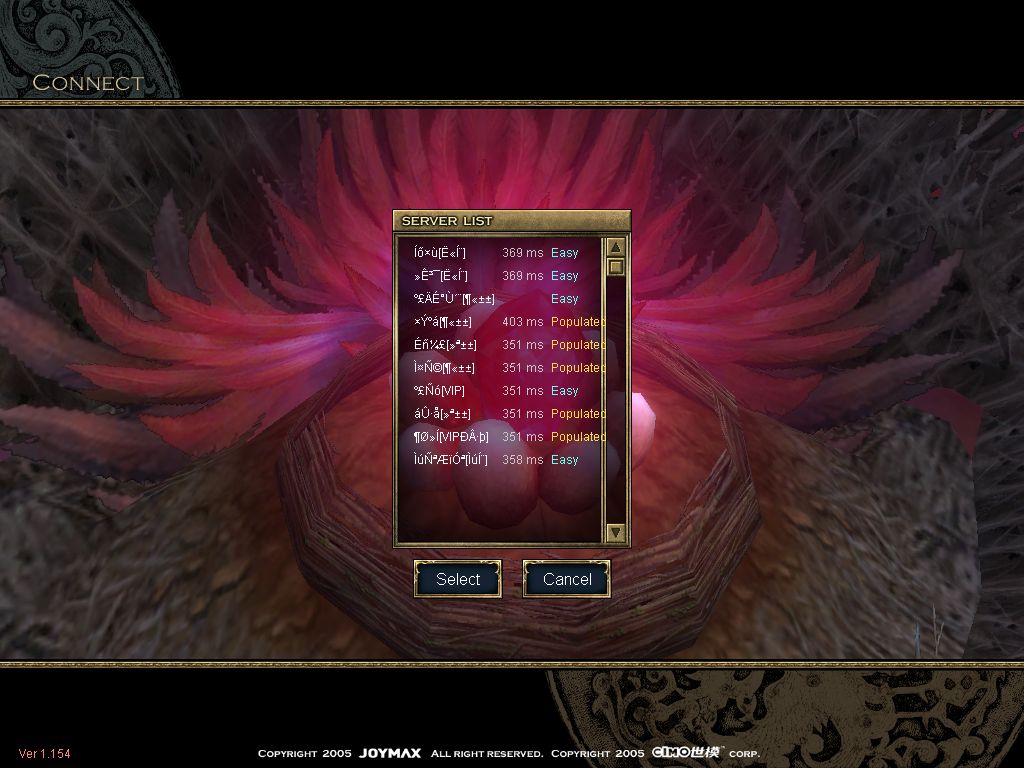The height and width of the screenshot is (768, 1024).
Task: Choose the server with 403 ms ping
Action: 500,322
